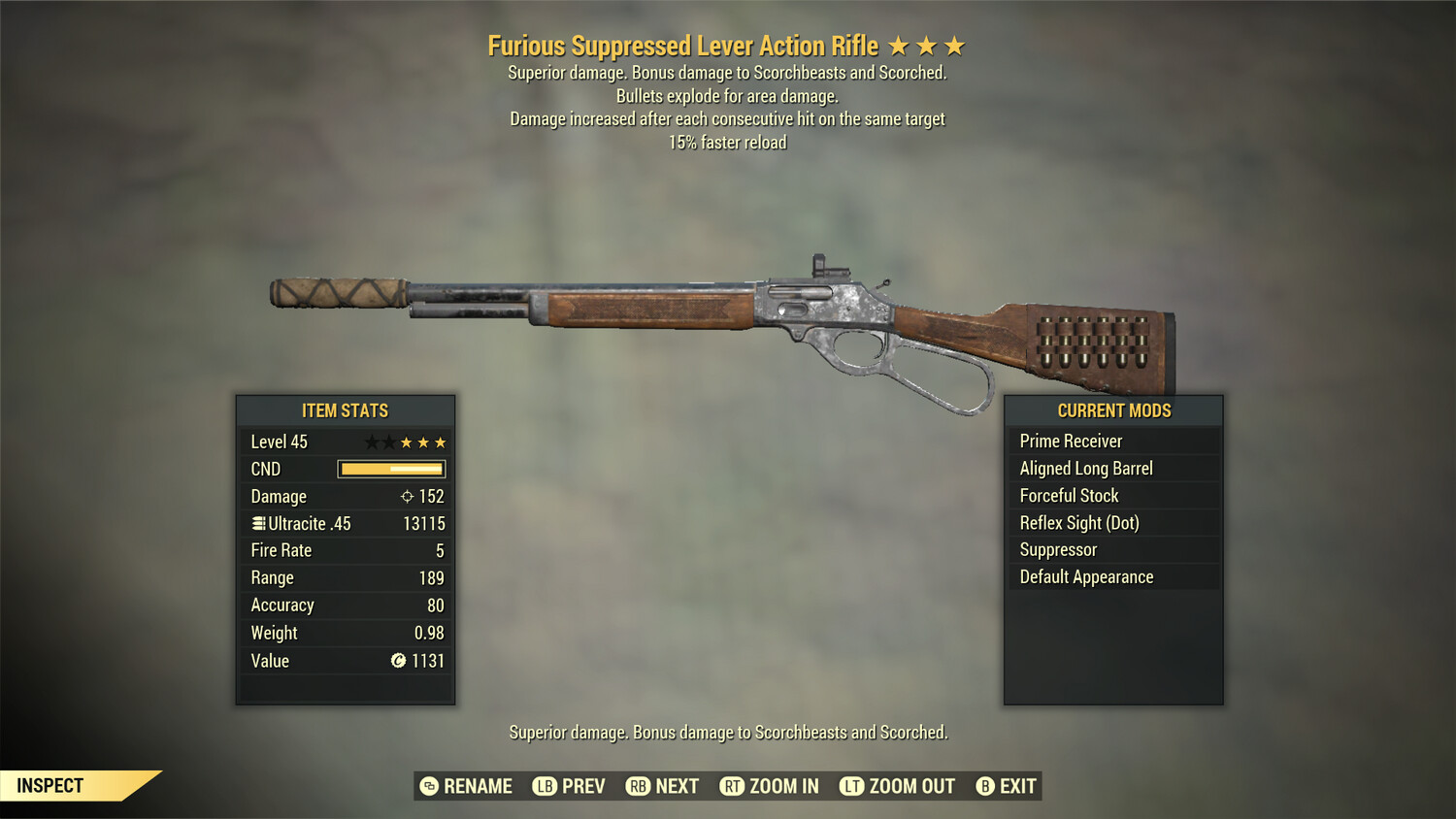The width and height of the screenshot is (1456, 819).
Task: Select the LB Prev shoulder button icon
Action: [545, 786]
